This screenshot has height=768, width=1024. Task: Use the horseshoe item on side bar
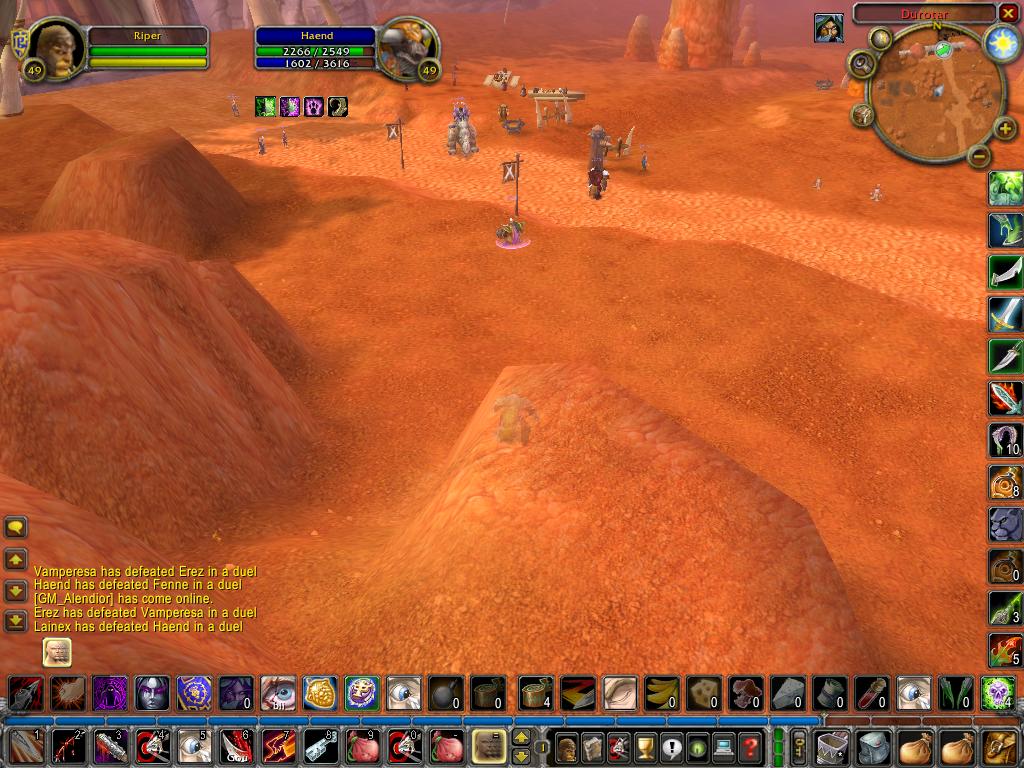(x=1005, y=439)
